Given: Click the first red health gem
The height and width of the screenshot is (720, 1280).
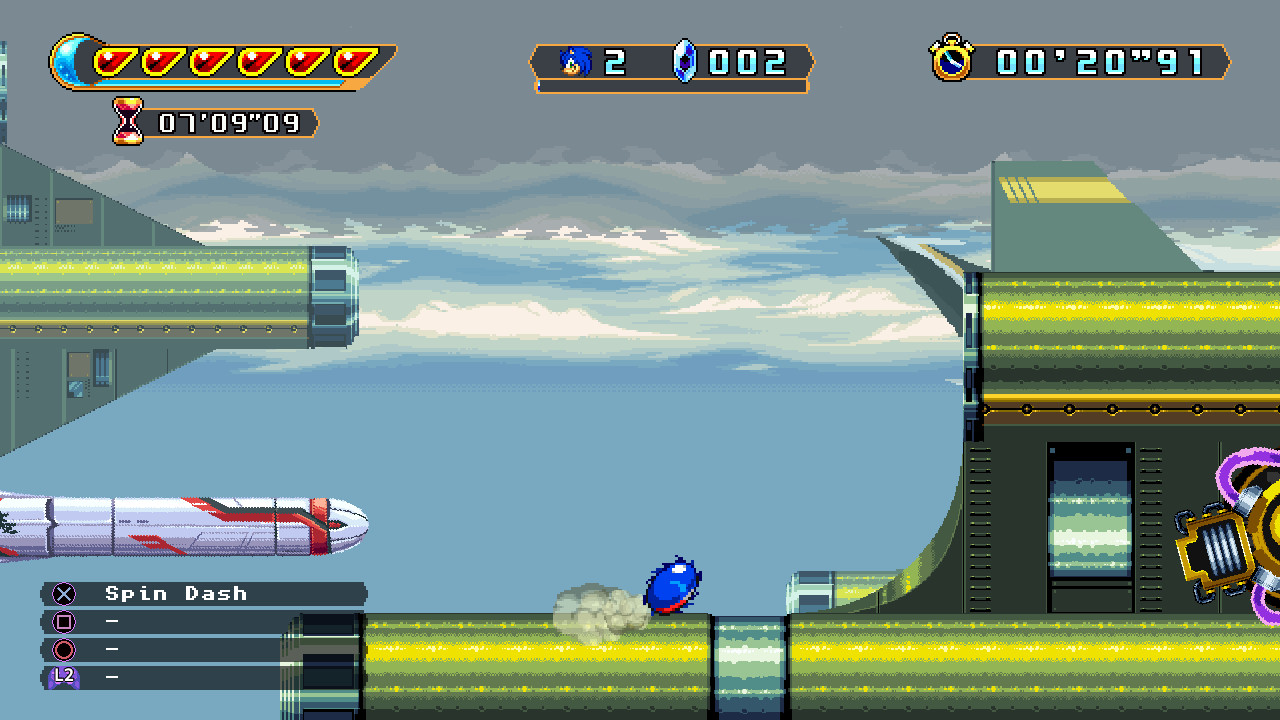Looking at the screenshot, I should coord(112,58).
